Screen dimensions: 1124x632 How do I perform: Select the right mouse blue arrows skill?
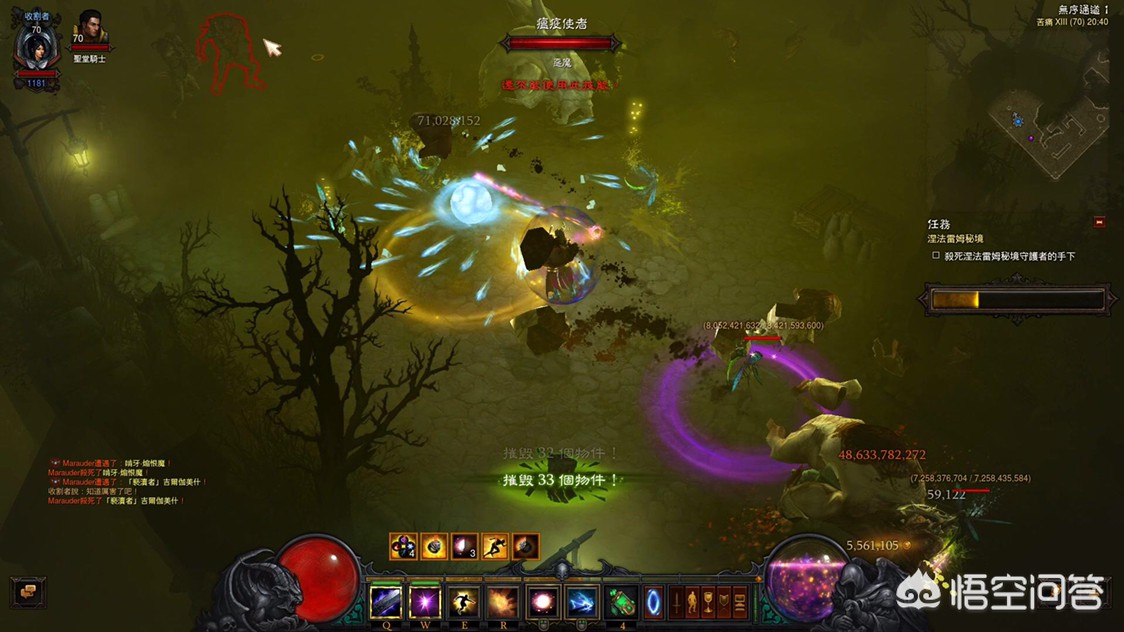[581, 602]
